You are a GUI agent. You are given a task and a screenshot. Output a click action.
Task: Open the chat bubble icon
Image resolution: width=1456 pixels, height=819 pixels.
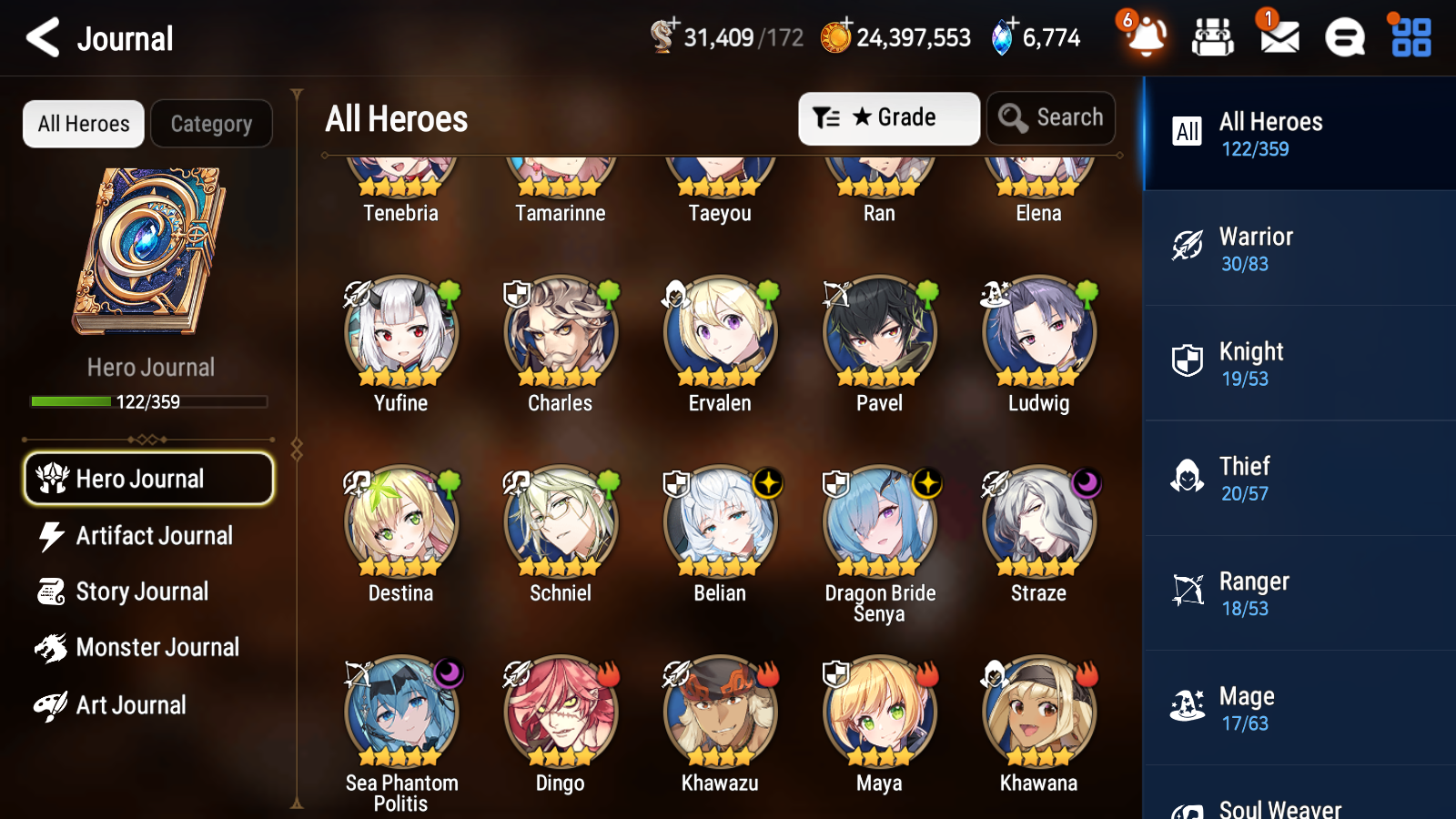click(1343, 37)
